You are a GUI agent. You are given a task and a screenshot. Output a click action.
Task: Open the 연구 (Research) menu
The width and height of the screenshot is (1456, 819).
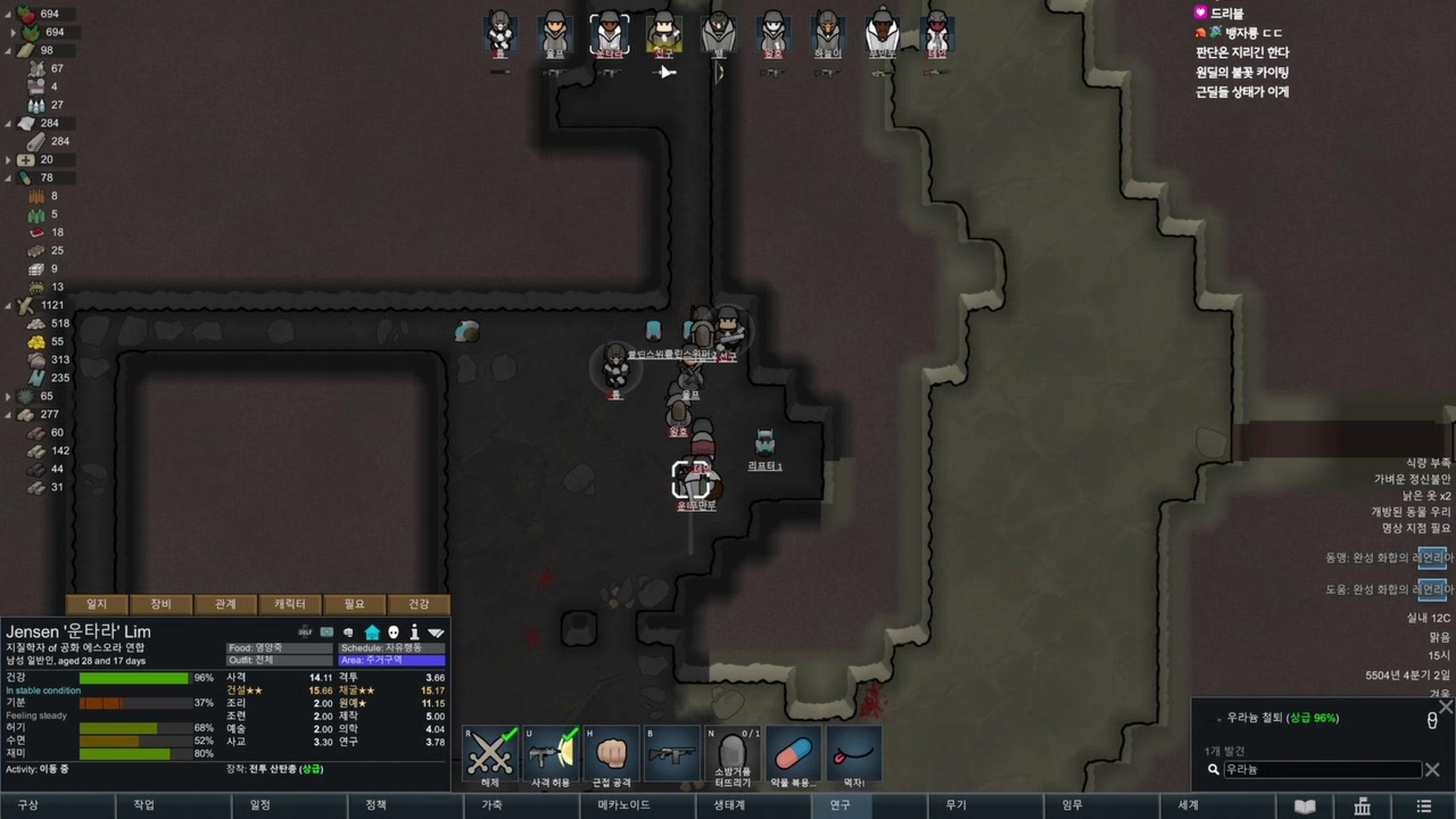[840, 805]
